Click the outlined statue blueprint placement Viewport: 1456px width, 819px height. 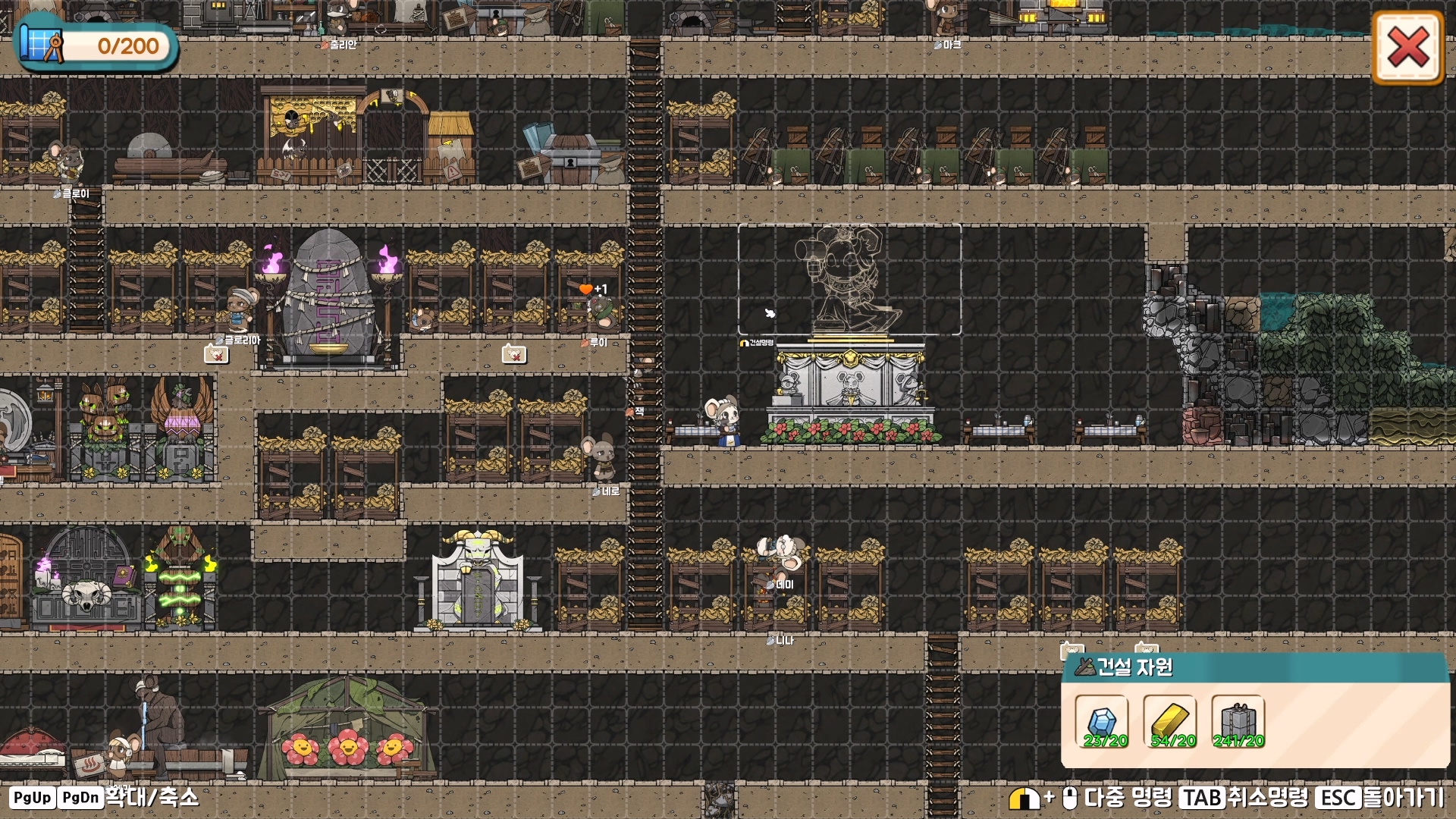[849, 279]
